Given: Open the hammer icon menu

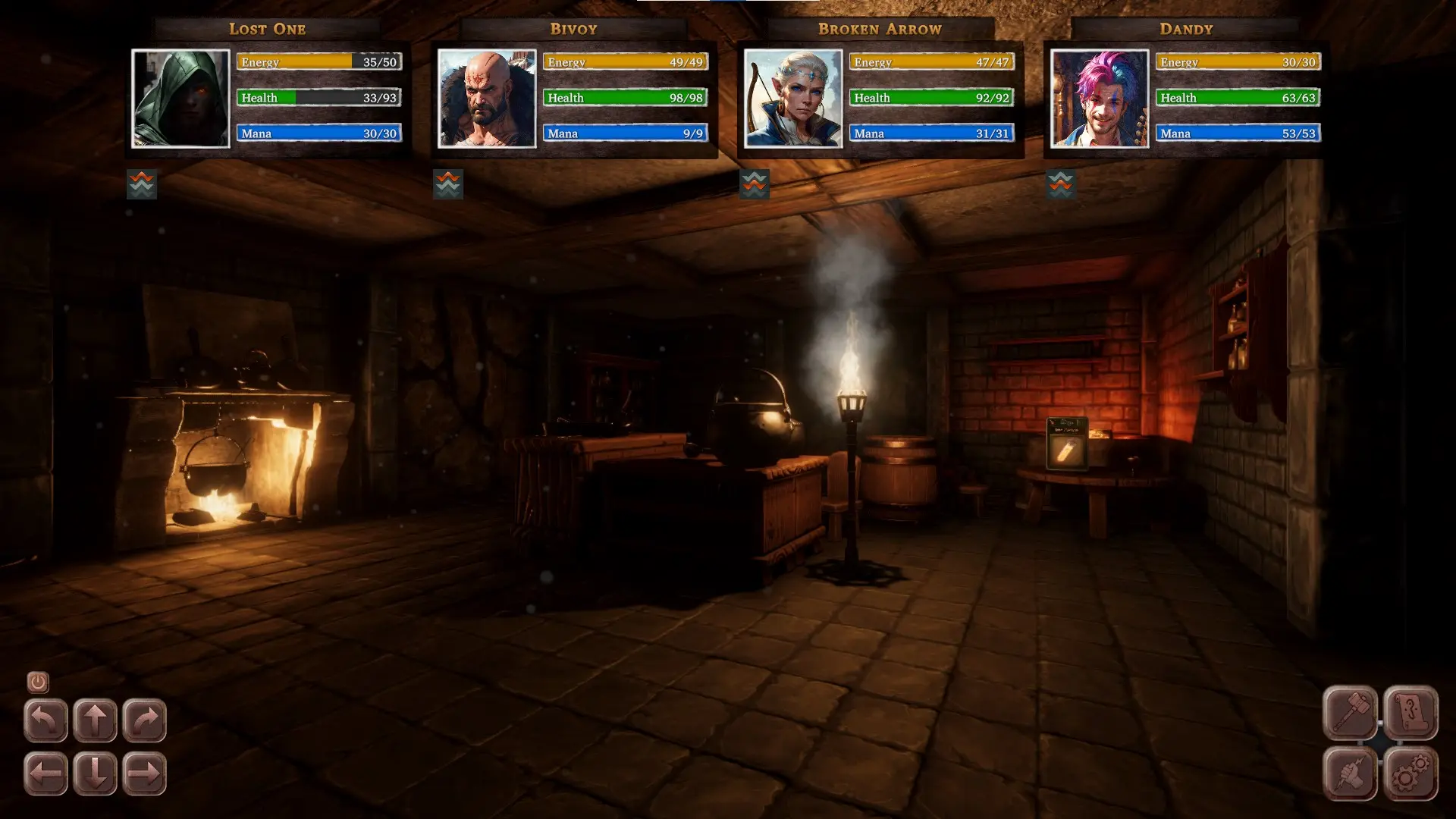Looking at the screenshot, I should click(x=1350, y=713).
